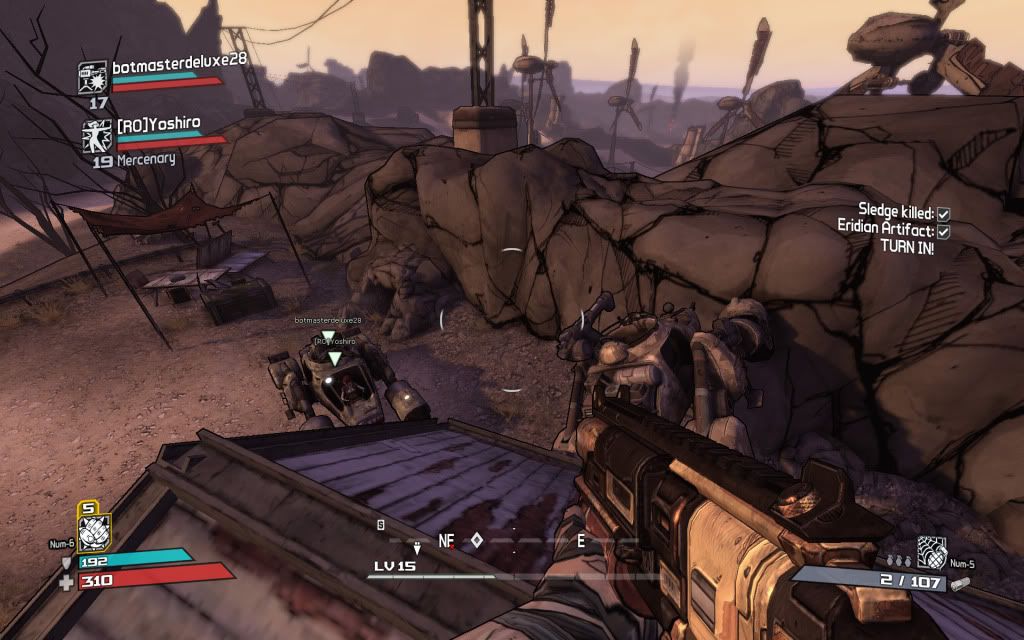Select the TURN IN! objective text
This screenshot has width=1024, height=640.
point(907,247)
